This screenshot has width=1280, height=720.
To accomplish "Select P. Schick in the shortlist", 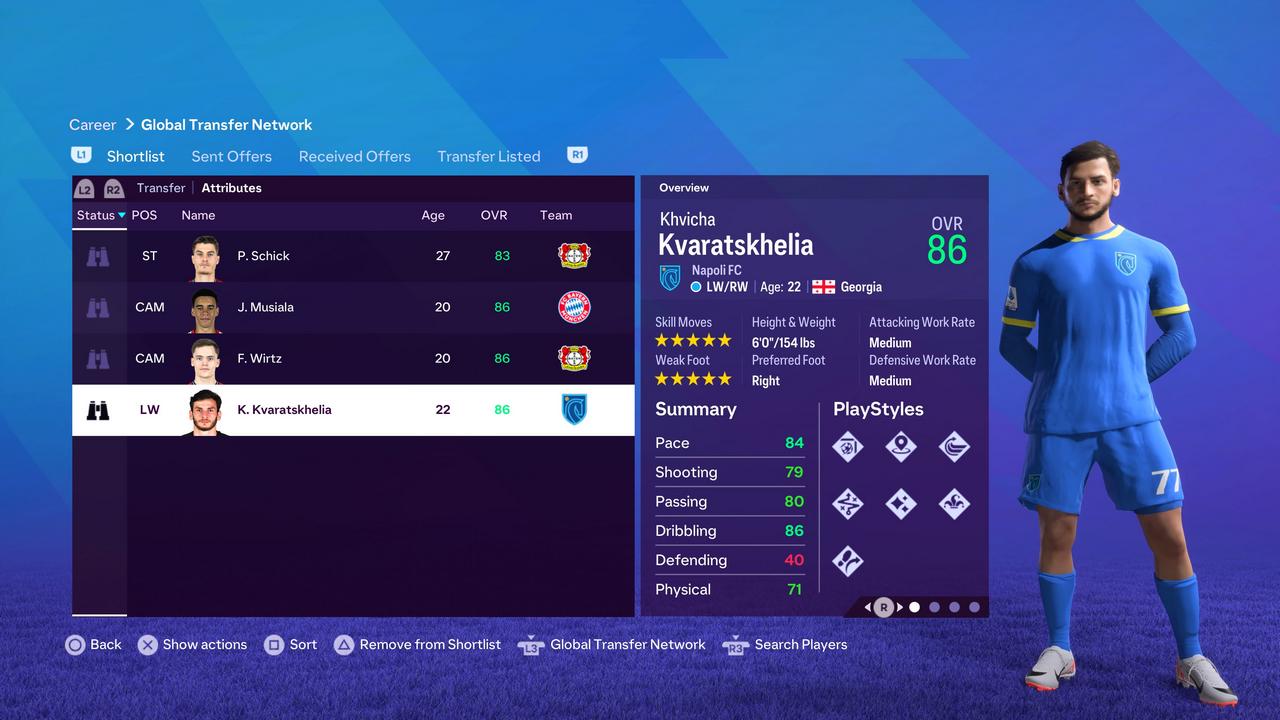I will click(264, 256).
